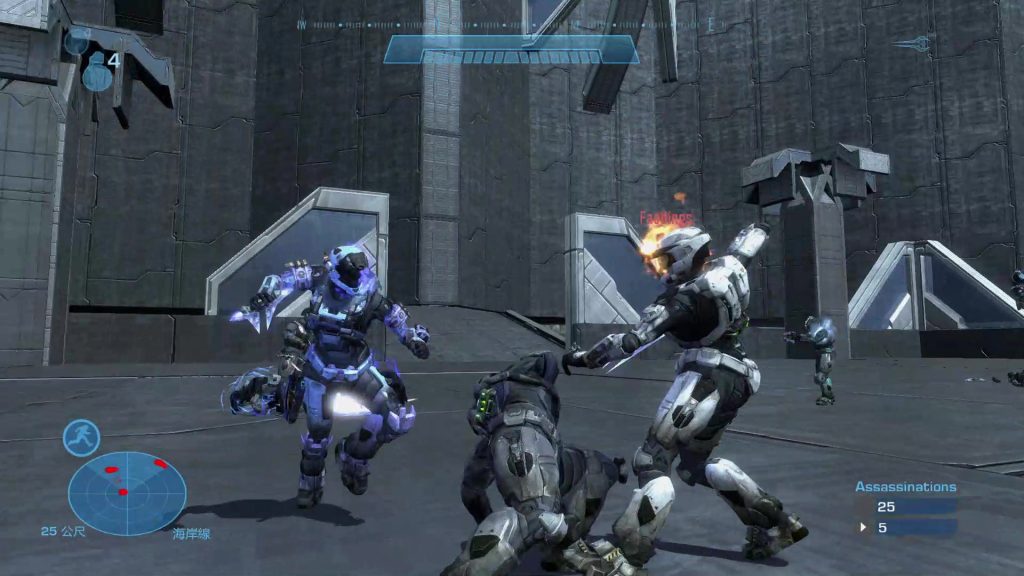The width and height of the screenshot is (1024, 576).
Task: Click the Assassinations game mode label
Action: click(x=905, y=487)
